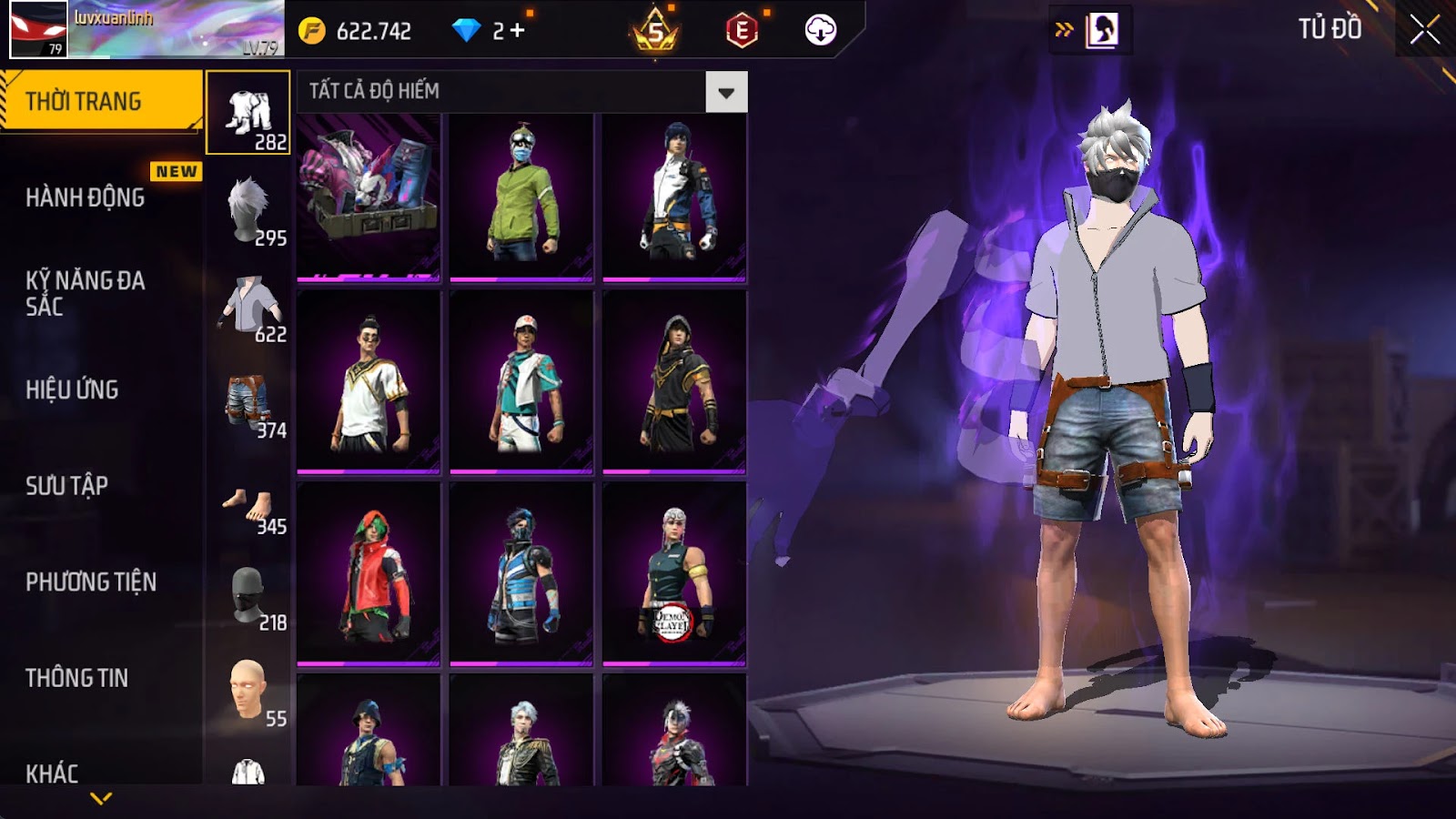The width and height of the screenshot is (1456, 819).
Task: Open the Hành Động category
Action: click(86, 197)
